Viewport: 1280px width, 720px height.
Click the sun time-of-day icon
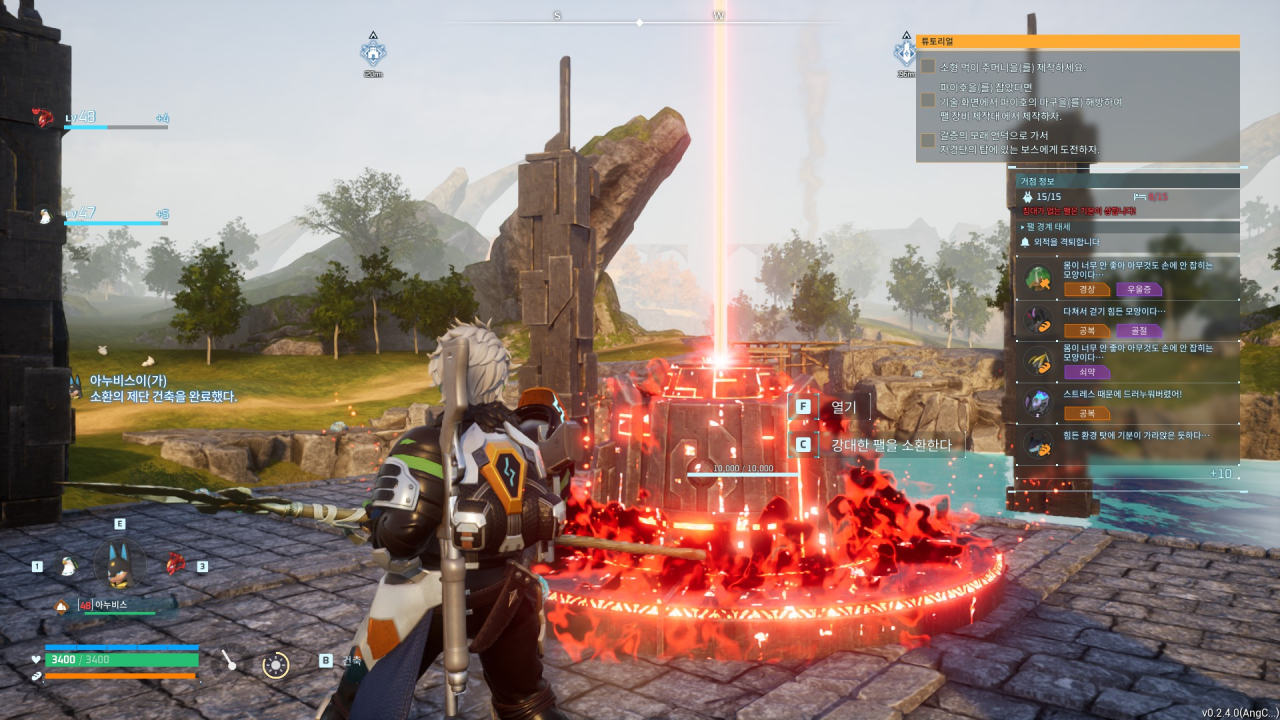coord(276,664)
